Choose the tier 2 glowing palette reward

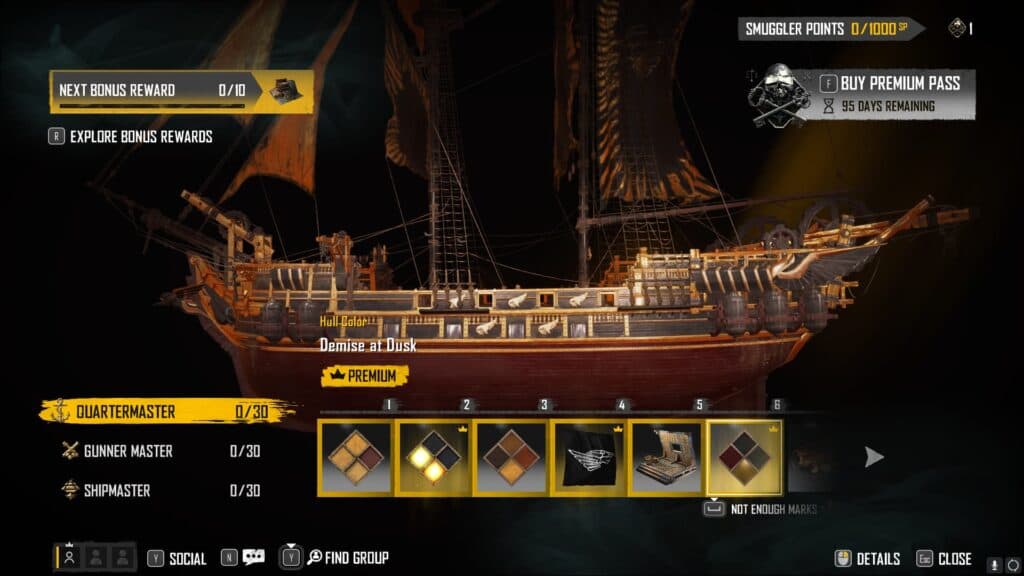coord(433,457)
